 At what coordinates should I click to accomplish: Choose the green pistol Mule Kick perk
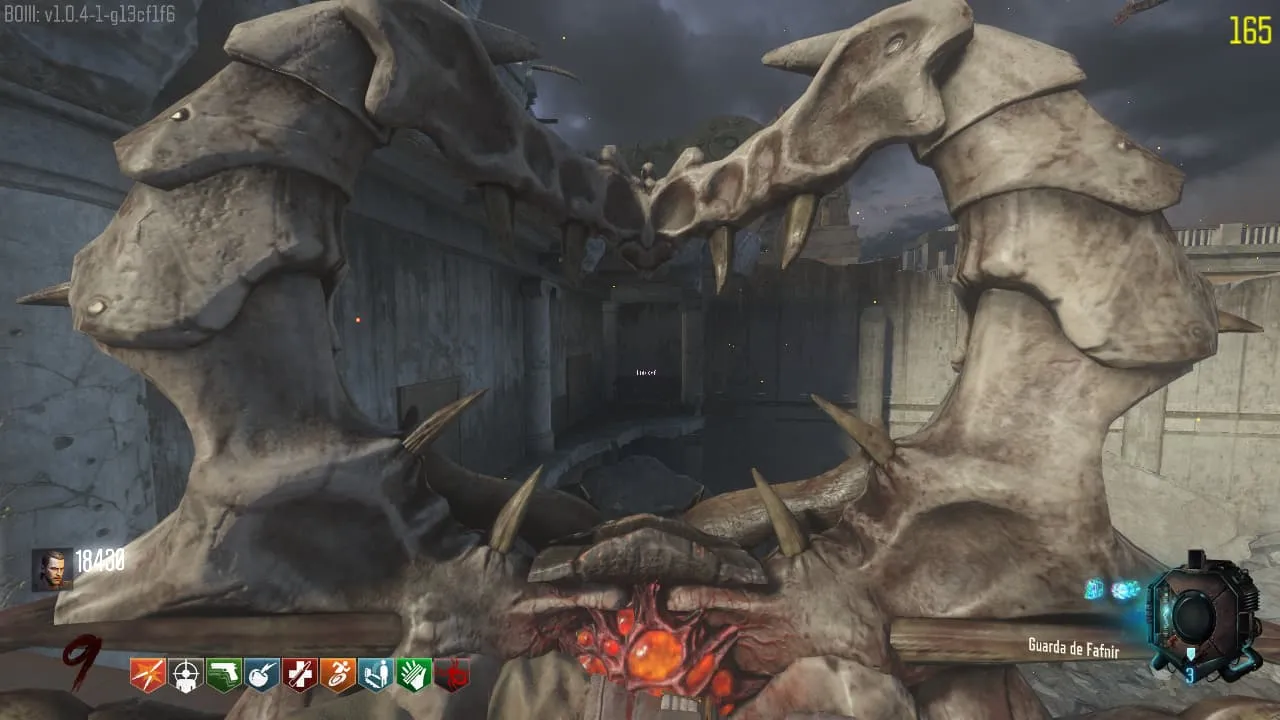pos(223,676)
